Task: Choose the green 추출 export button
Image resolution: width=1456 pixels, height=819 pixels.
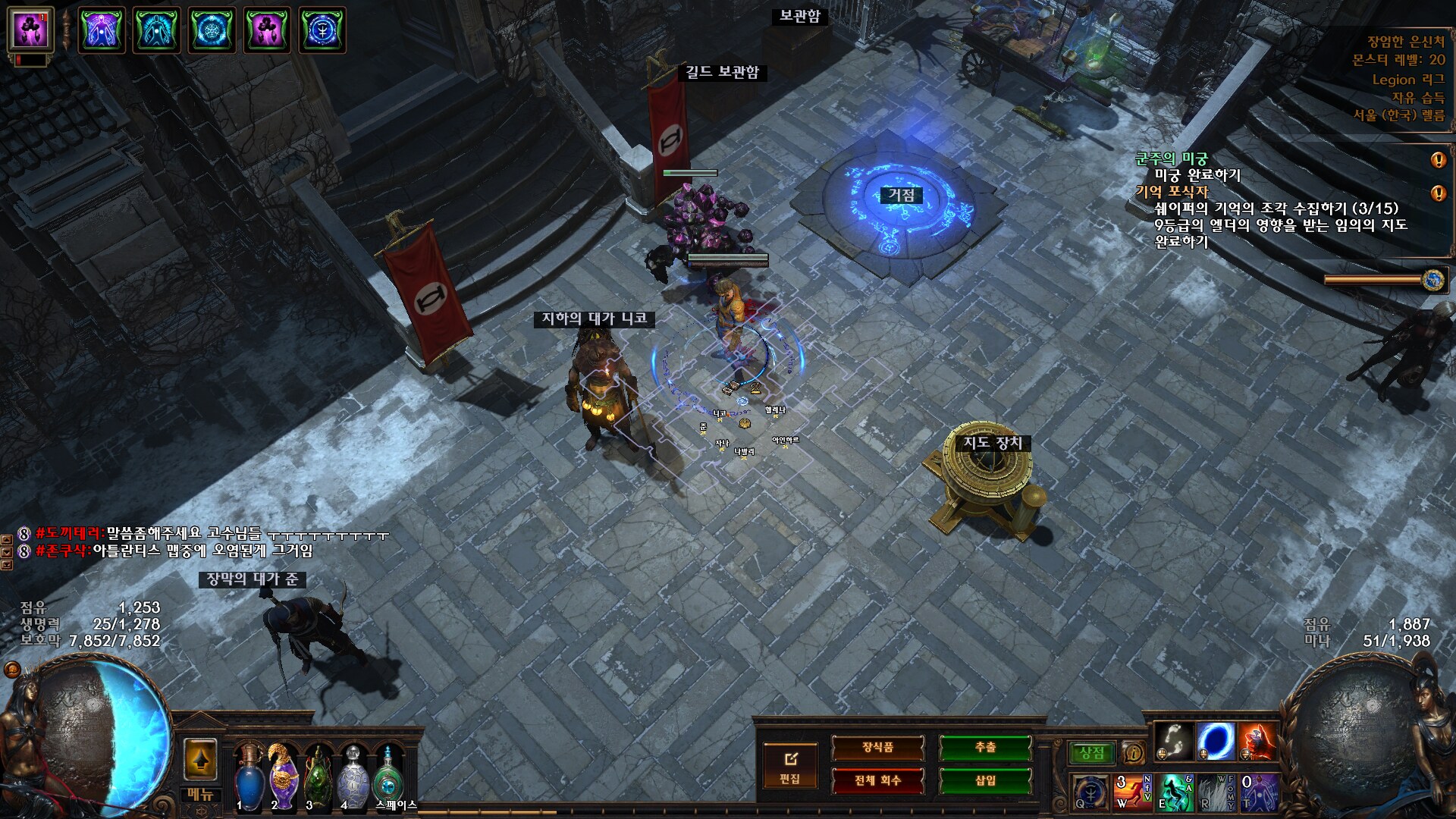Action: [985, 748]
